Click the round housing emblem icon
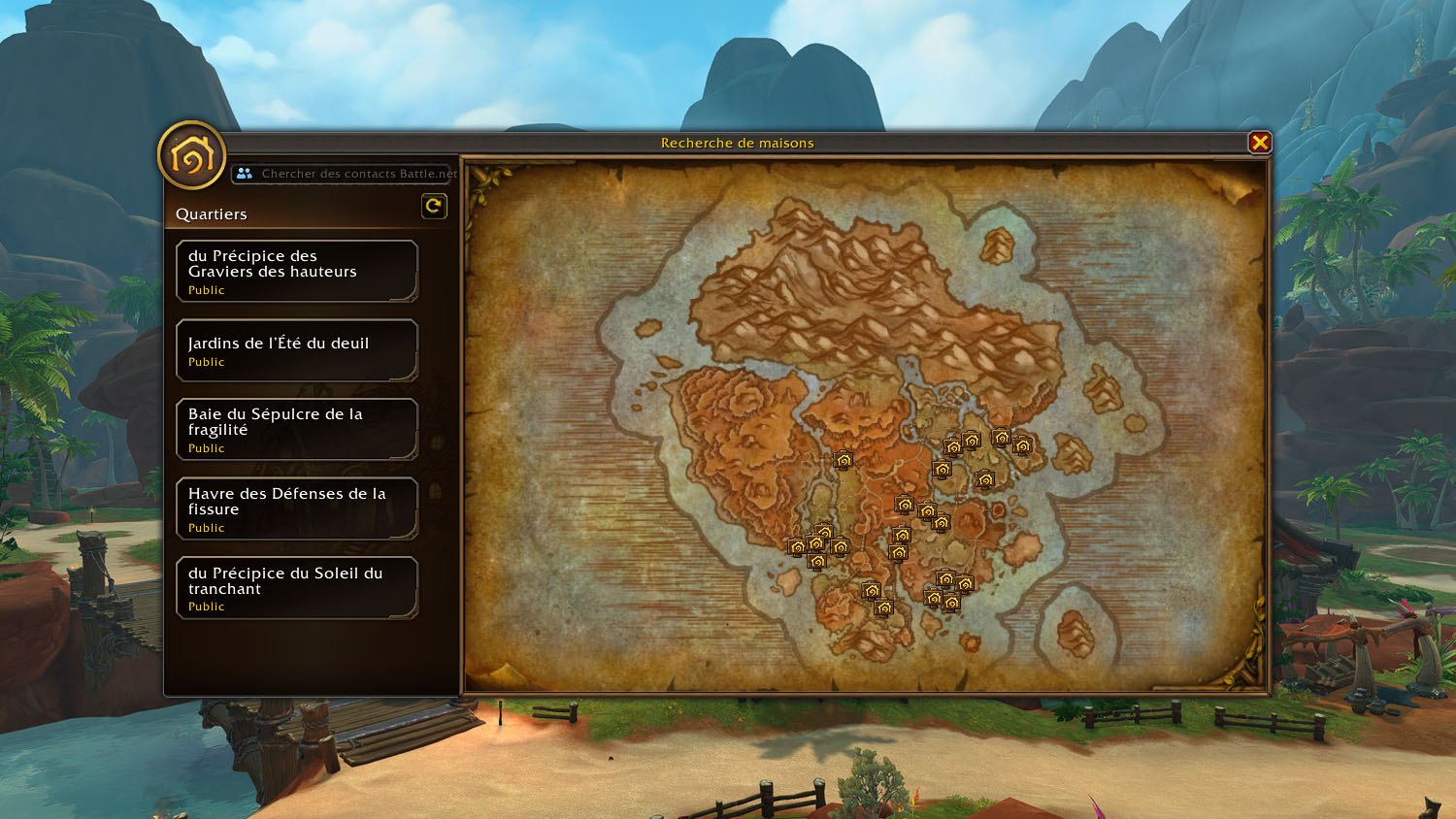1456x819 pixels. click(x=192, y=155)
